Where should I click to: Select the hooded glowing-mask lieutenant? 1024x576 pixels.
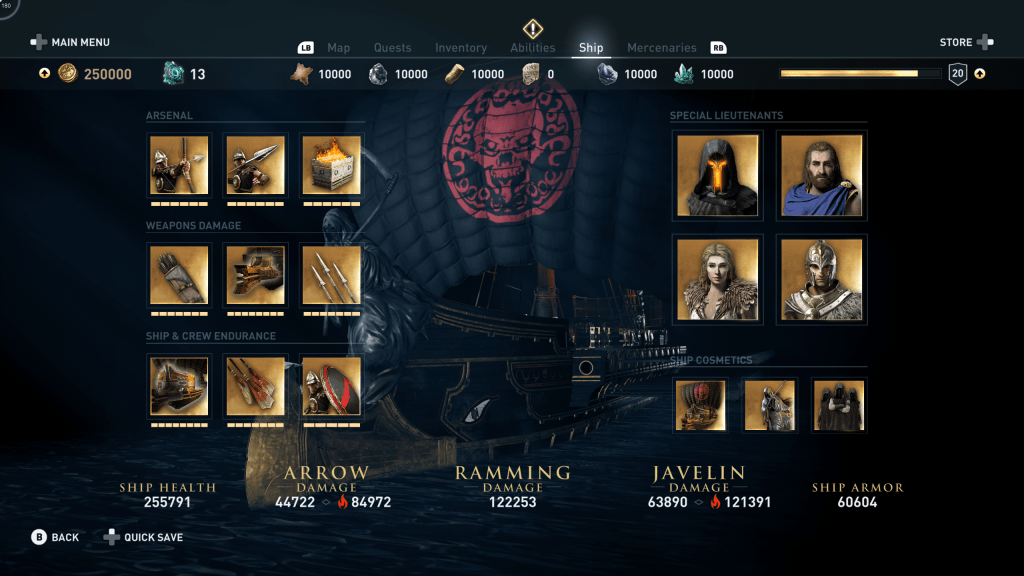[x=717, y=176]
